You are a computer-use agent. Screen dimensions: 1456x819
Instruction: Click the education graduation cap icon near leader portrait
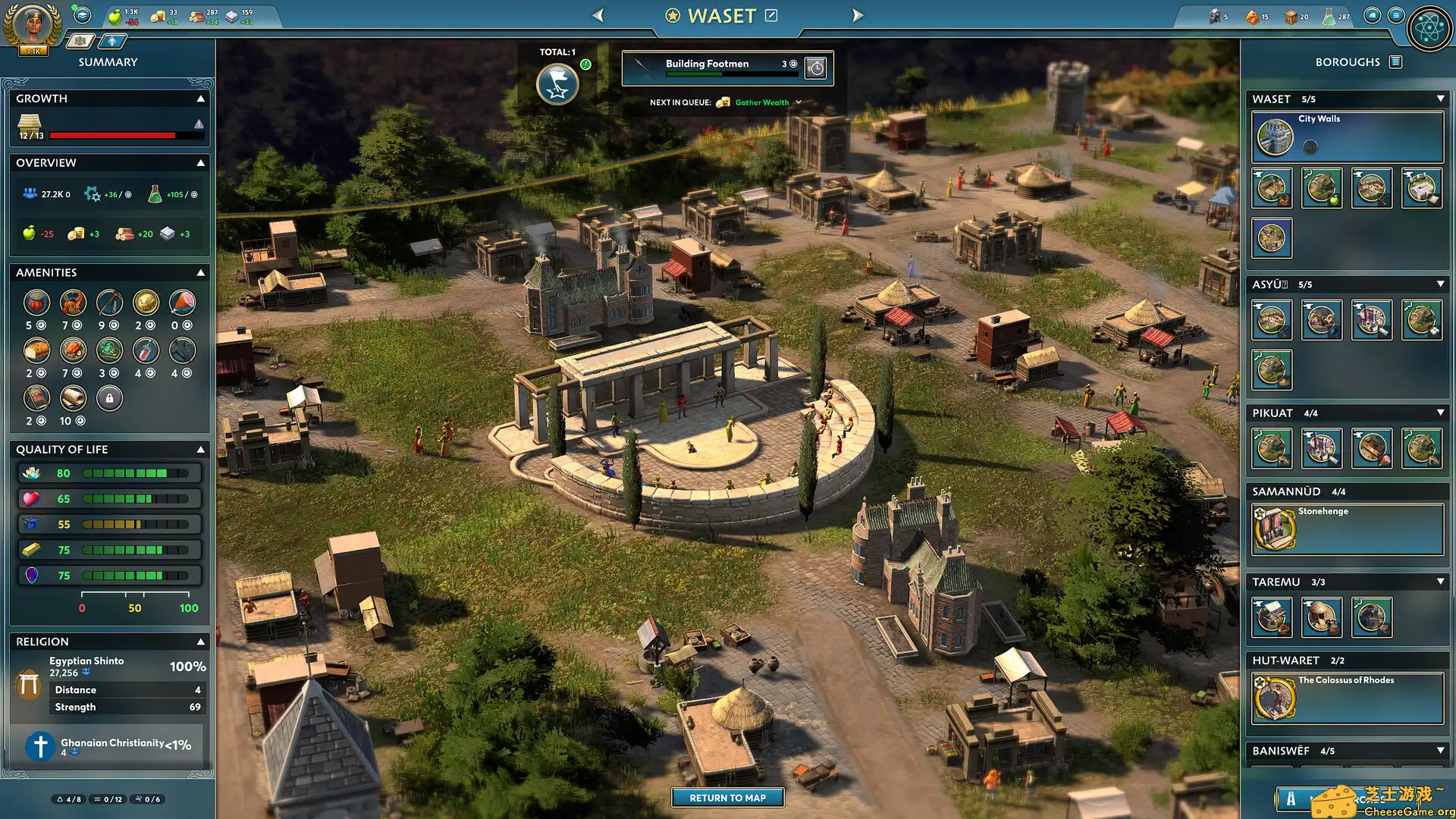pyautogui.click(x=81, y=17)
